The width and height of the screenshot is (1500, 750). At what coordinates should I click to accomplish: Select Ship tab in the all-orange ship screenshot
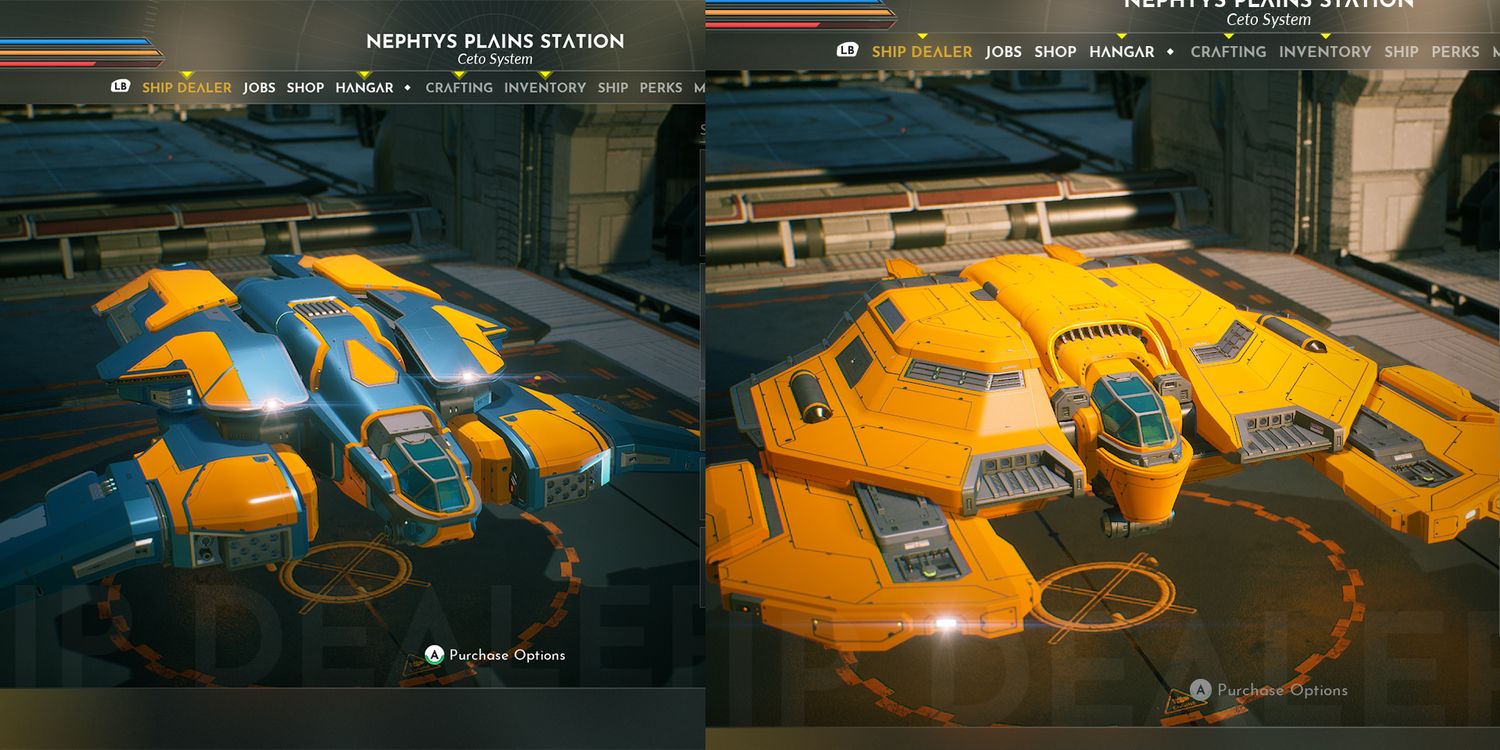pos(1401,52)
